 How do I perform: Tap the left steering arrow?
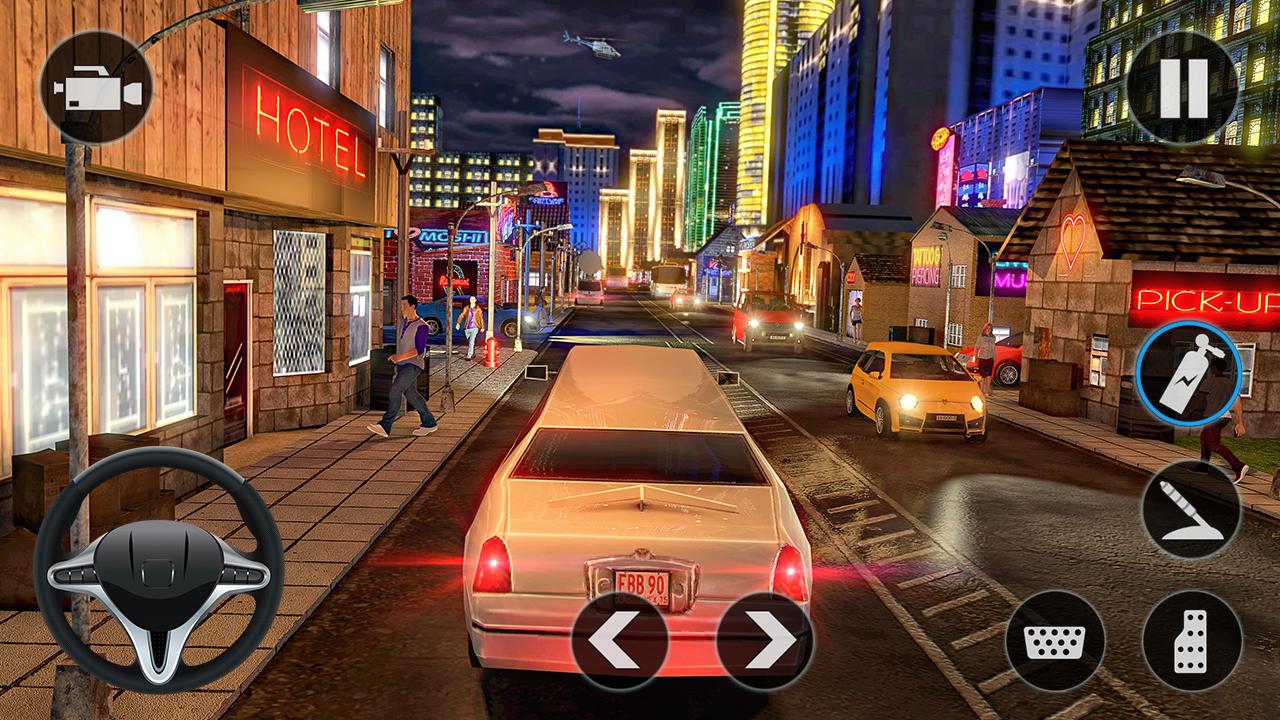(x=620, y=639)
